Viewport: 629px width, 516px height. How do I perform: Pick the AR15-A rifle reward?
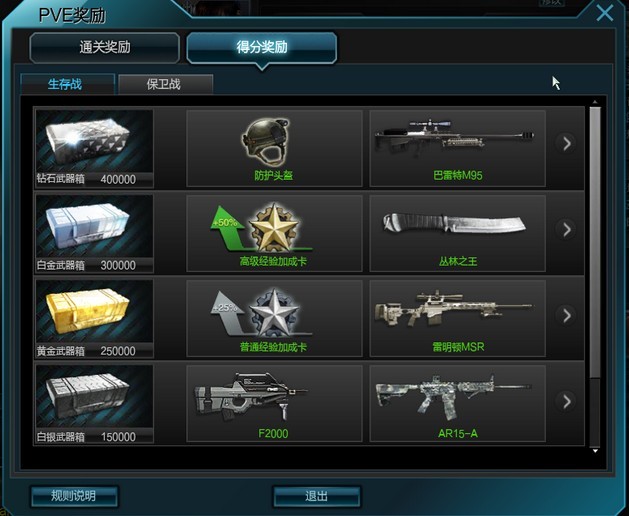pyautogui.click(x=457, y=404)
